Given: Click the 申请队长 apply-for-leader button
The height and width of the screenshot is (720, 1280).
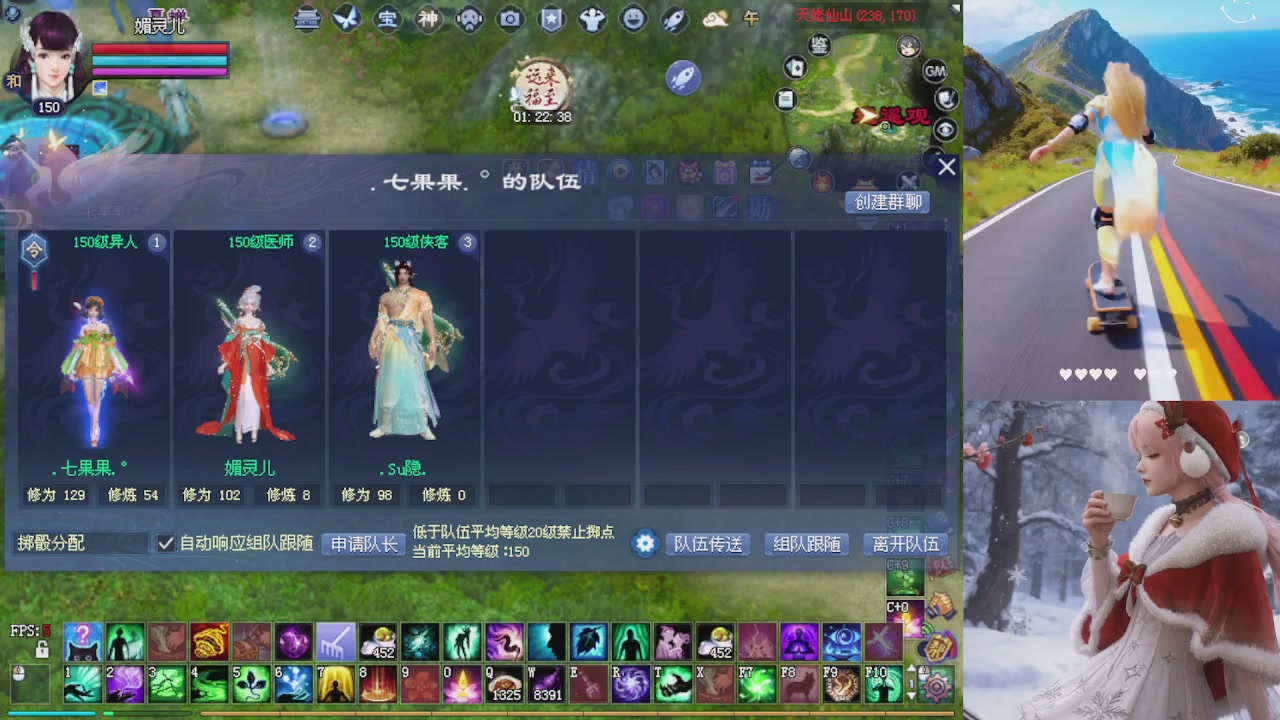Looking at the screenshot, I should click(362, 544).
